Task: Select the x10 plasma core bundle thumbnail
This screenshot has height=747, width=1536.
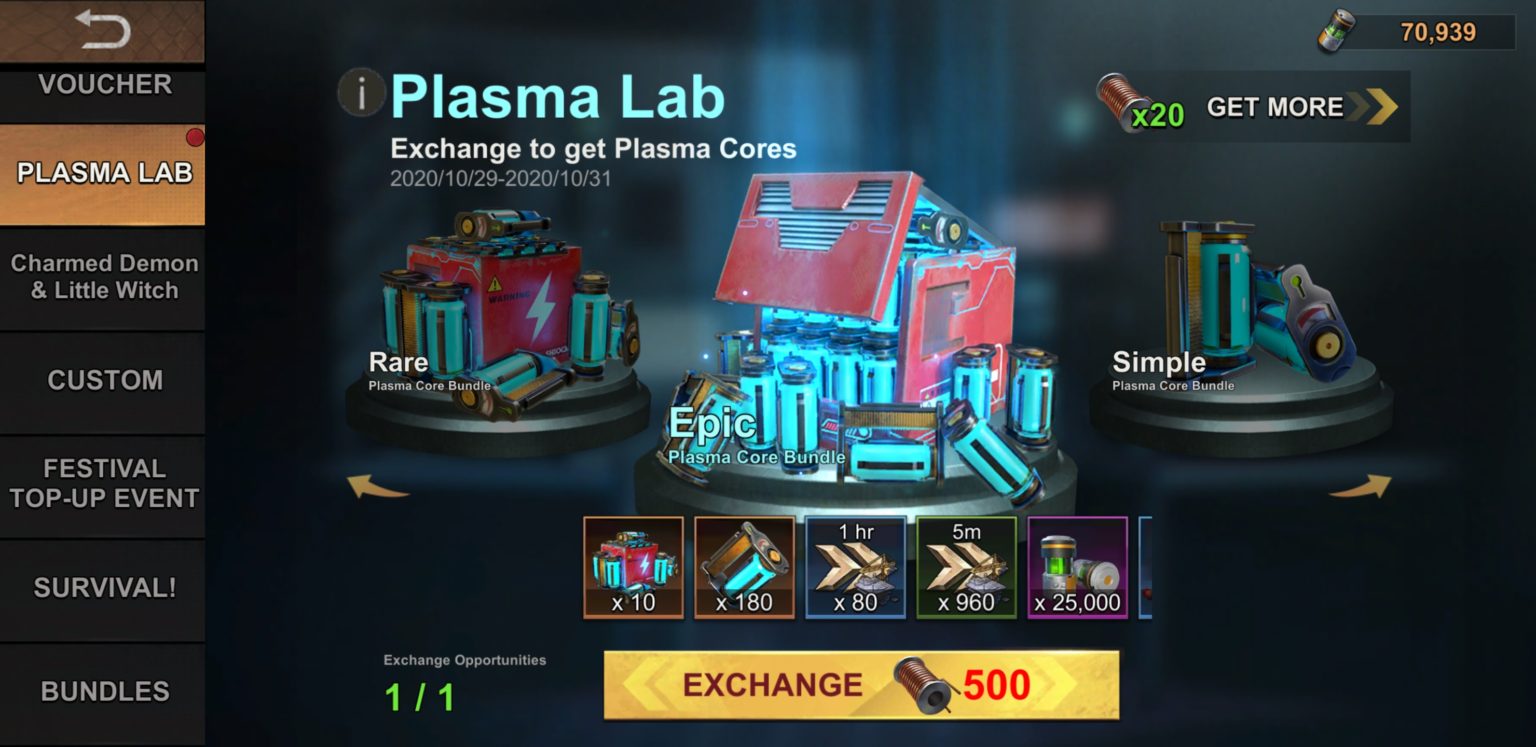Action: point(633,568)
